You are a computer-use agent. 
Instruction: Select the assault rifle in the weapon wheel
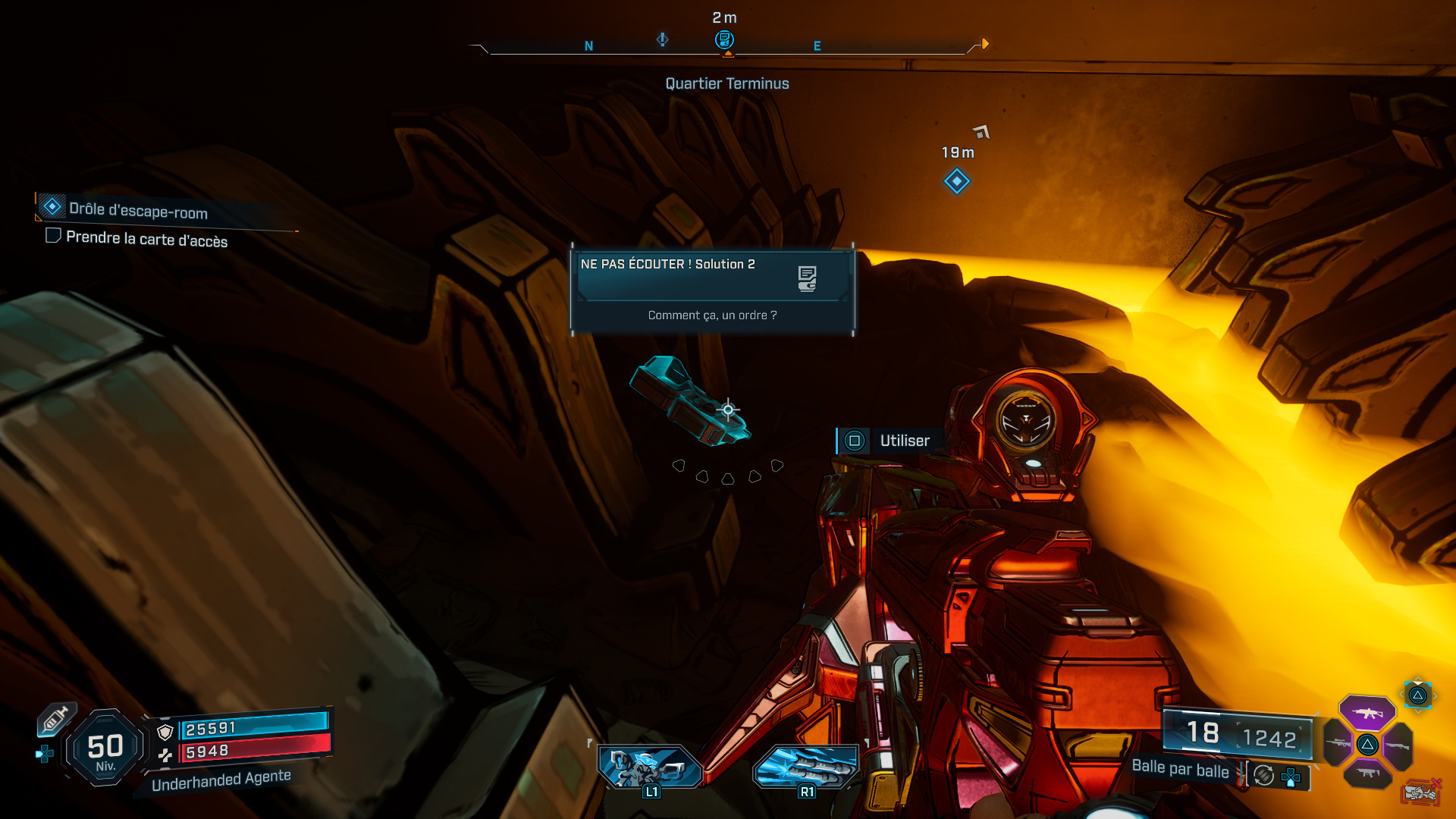click(1367, 714)
